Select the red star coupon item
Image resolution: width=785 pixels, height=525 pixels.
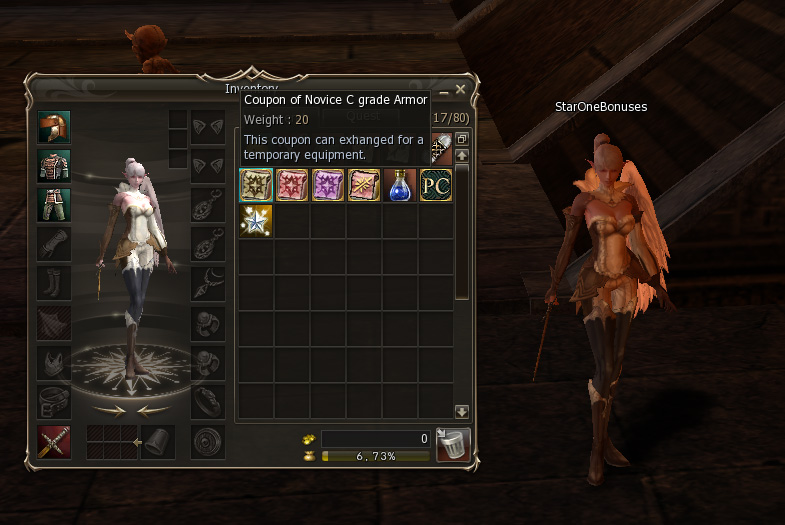click(x=292, y=185)
